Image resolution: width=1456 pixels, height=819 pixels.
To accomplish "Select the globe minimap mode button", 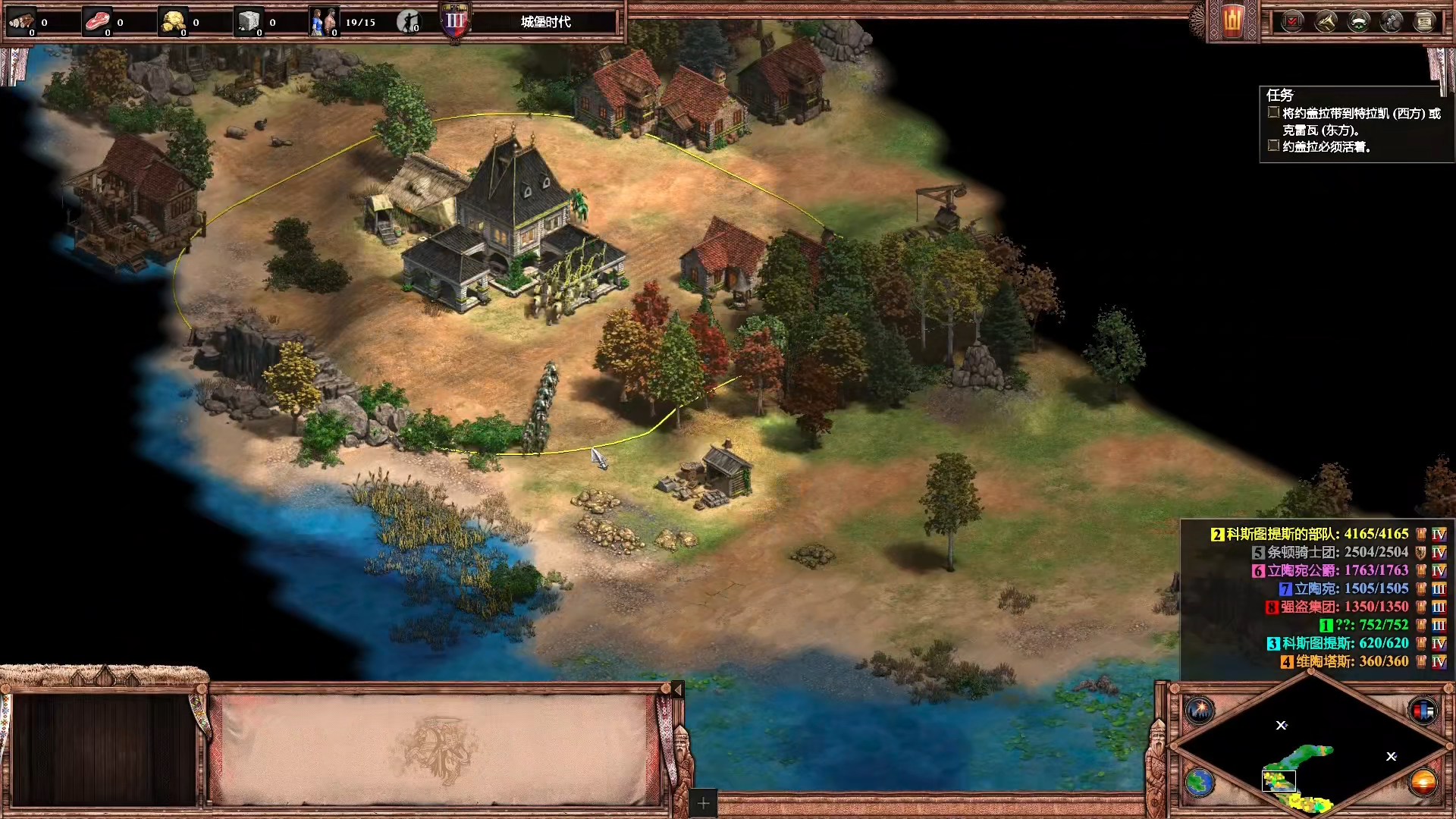I will pos(1200,782).
